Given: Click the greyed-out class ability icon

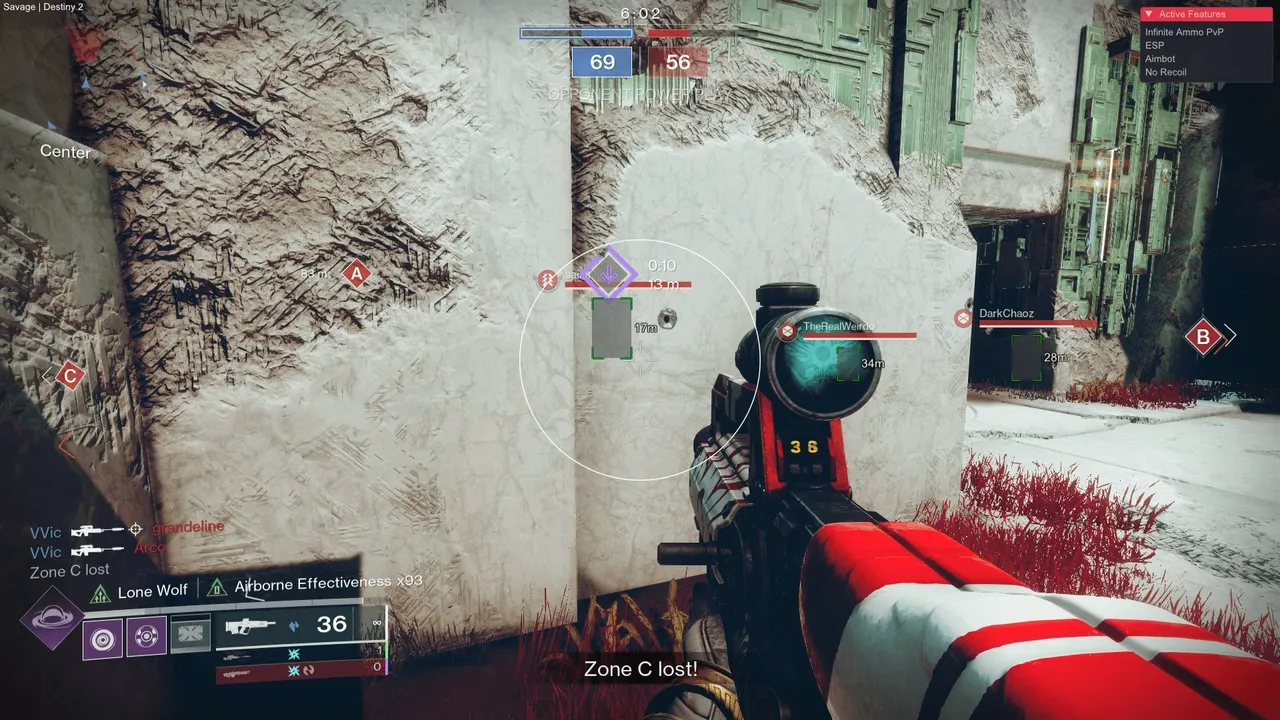Looking at the screenshot, I should tap(190, 634).
